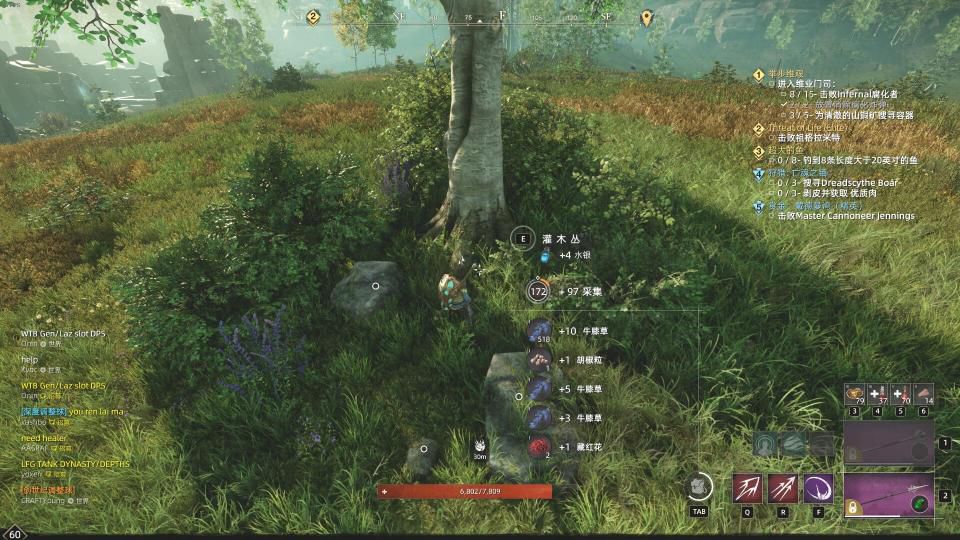
Task: Trigger the purple sweep ability icon
Action: pyautogui.click(x=818, y=488)
